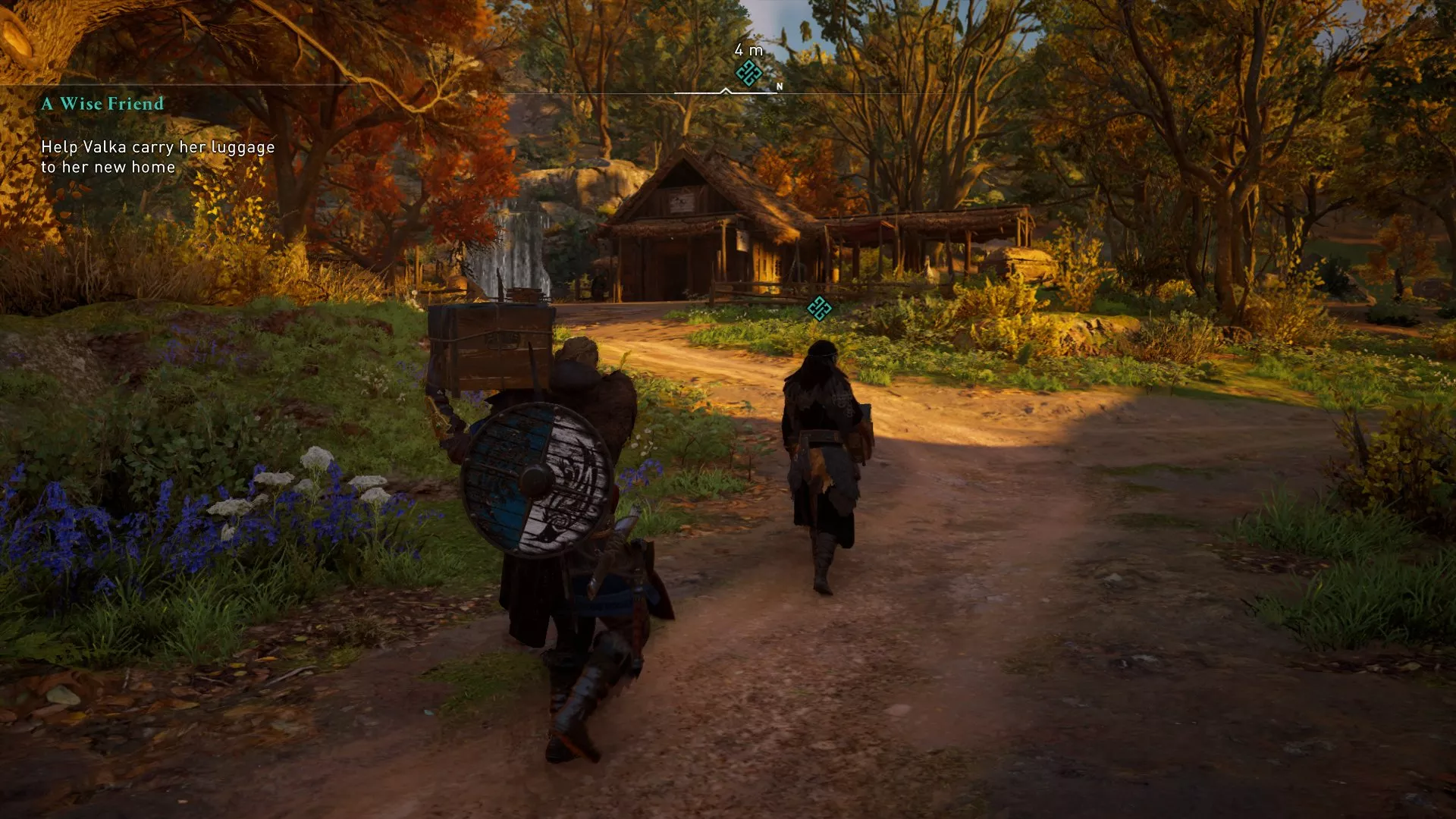The height and width of the screenshot is (819, 1456).
Task: Click the goose near the hut's porch
Action: pyautogui.click(x=930, y=269)
